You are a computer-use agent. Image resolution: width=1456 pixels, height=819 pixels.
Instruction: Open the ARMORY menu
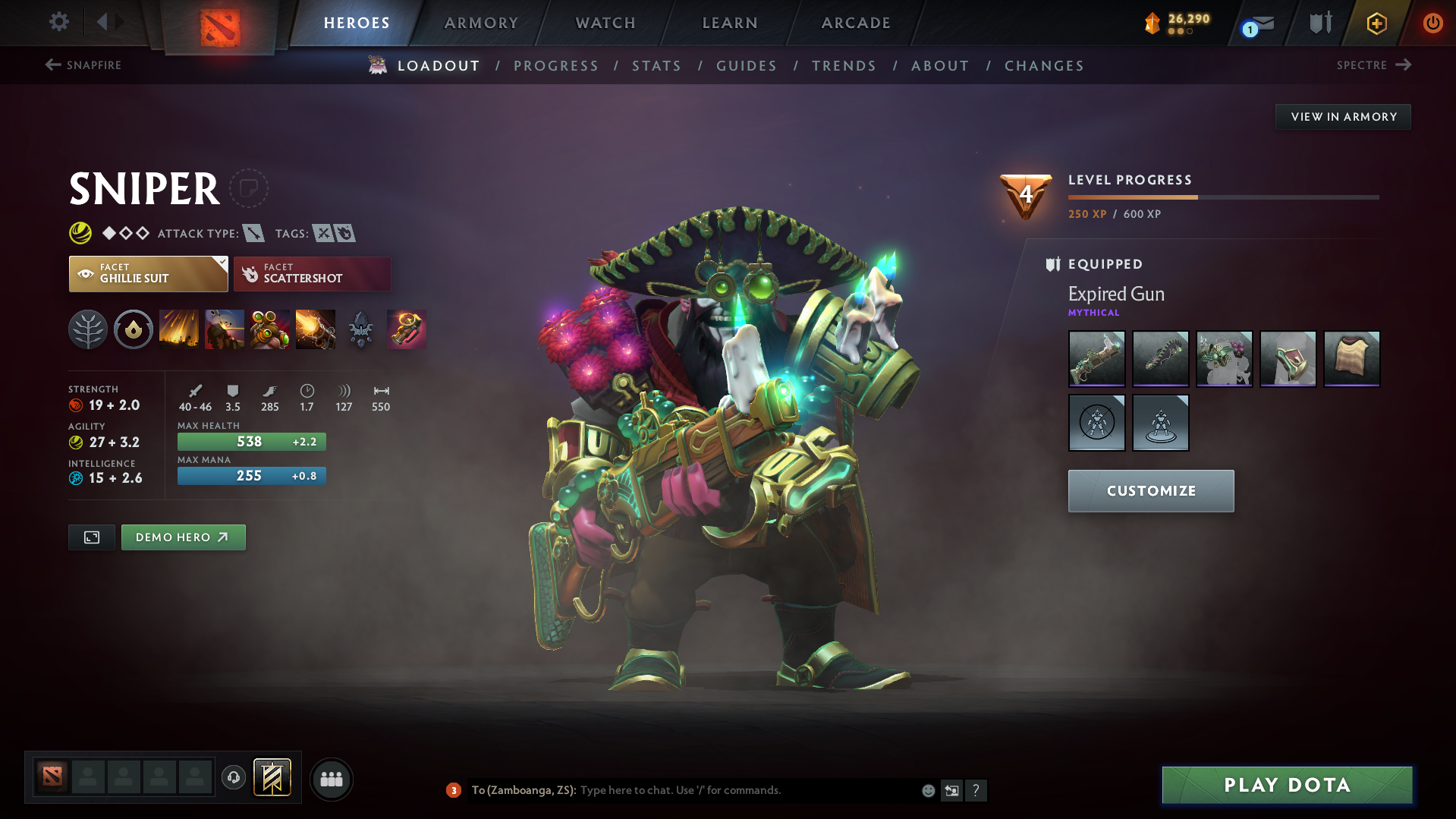[481, 23]
